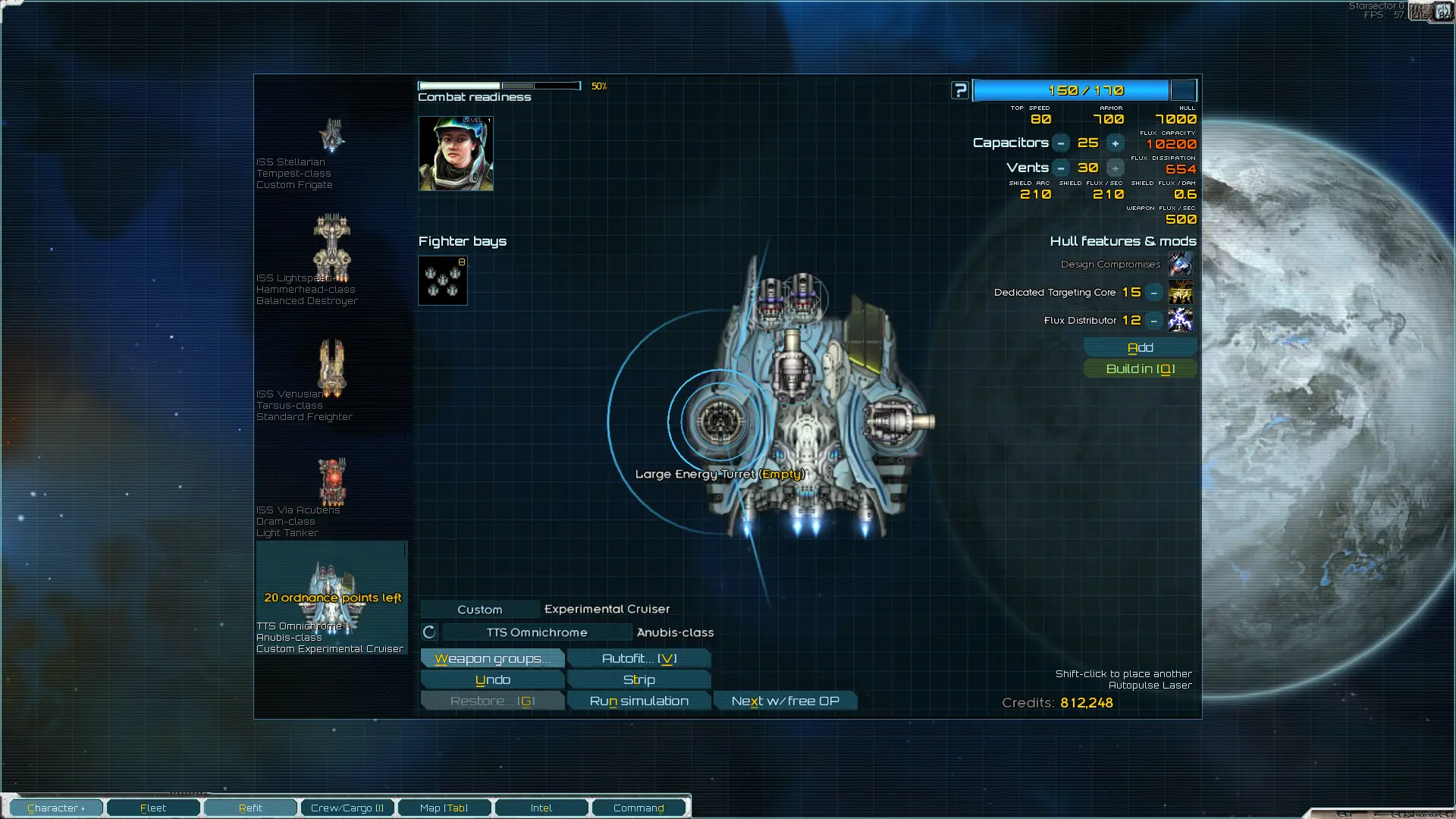Screen dimensions: 1456x819
Task: Edit the TTS Omnichrome ship name field
Action: pos(537,632)
